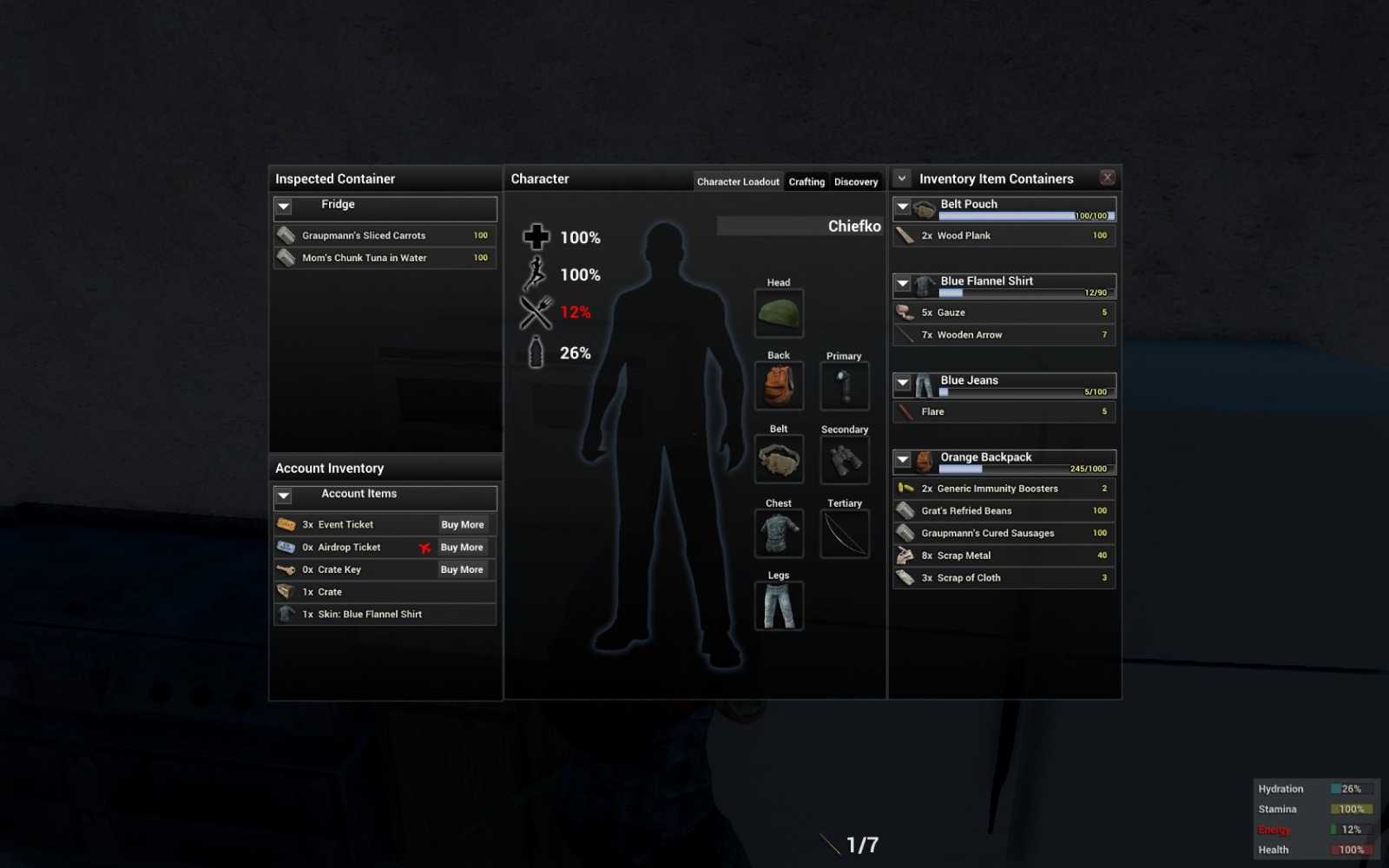
Task: Collapse the Inventory Item Containers panel
Action: tap(901, 178)
